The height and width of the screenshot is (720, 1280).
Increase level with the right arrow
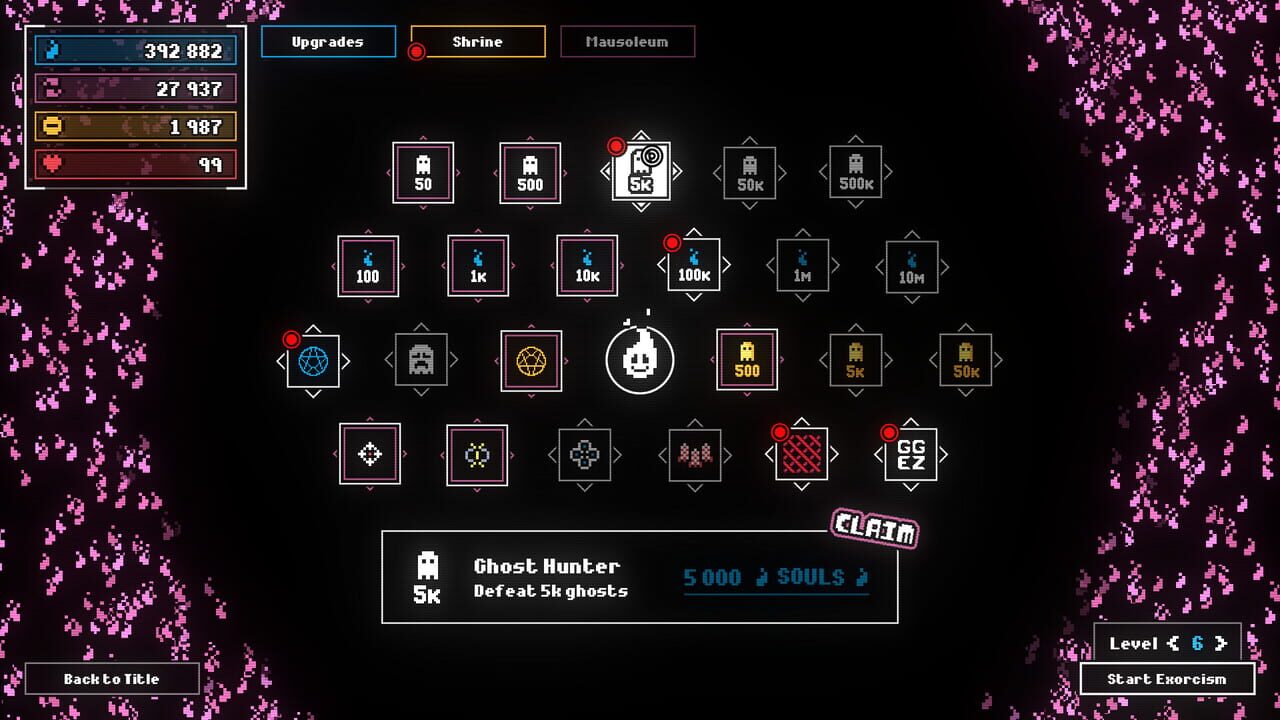click(1221, 644)
